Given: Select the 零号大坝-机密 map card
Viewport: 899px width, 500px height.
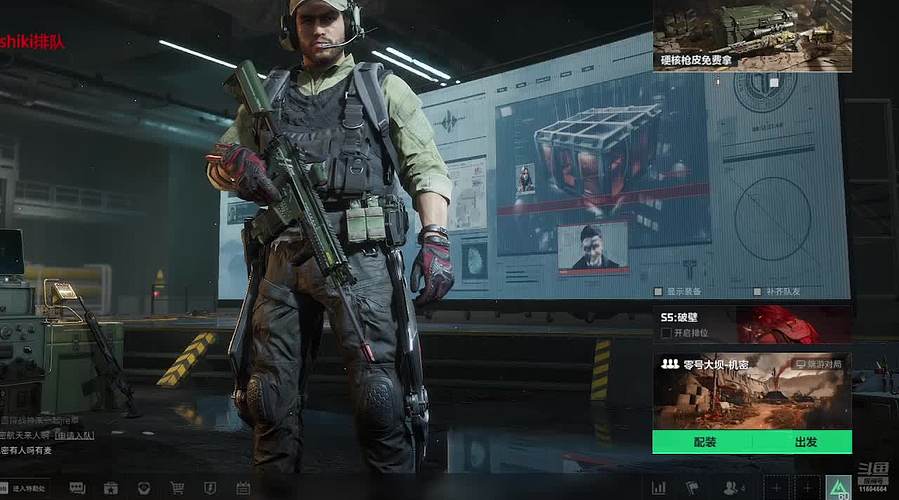Looking at the screenshot, I should tap(752, 392).
